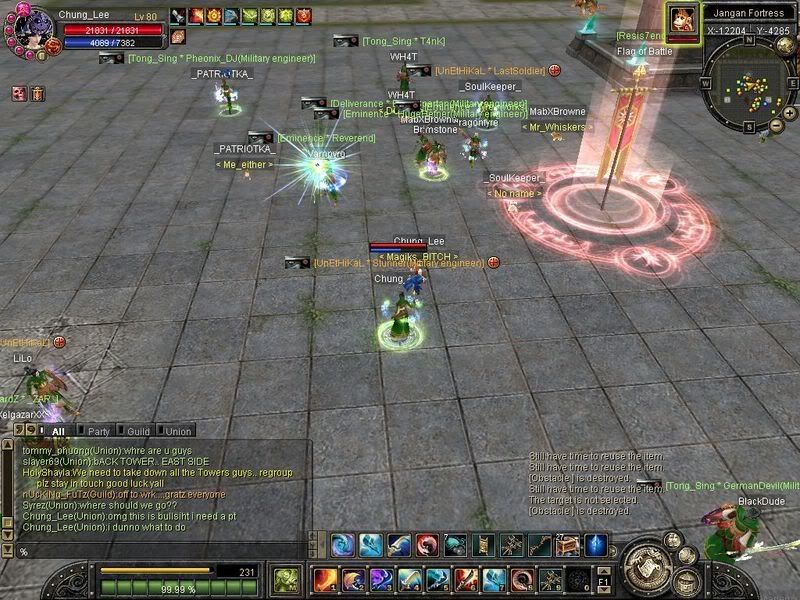The width and height of the screenshot is (800, 600).
Task: Switch to the Party chat tab
Action: tap(98, 432)
